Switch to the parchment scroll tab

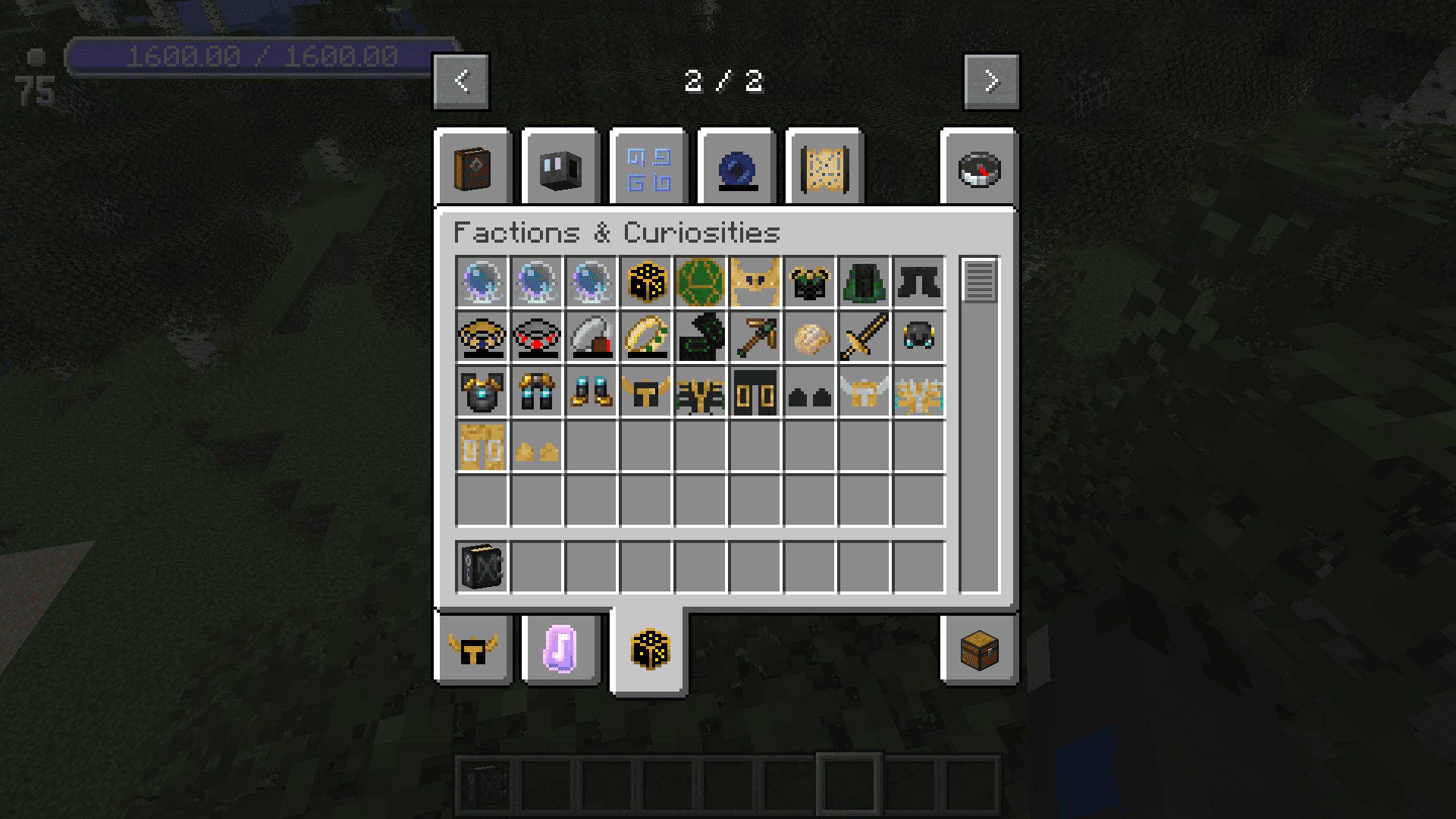click(x=824, y=169)
